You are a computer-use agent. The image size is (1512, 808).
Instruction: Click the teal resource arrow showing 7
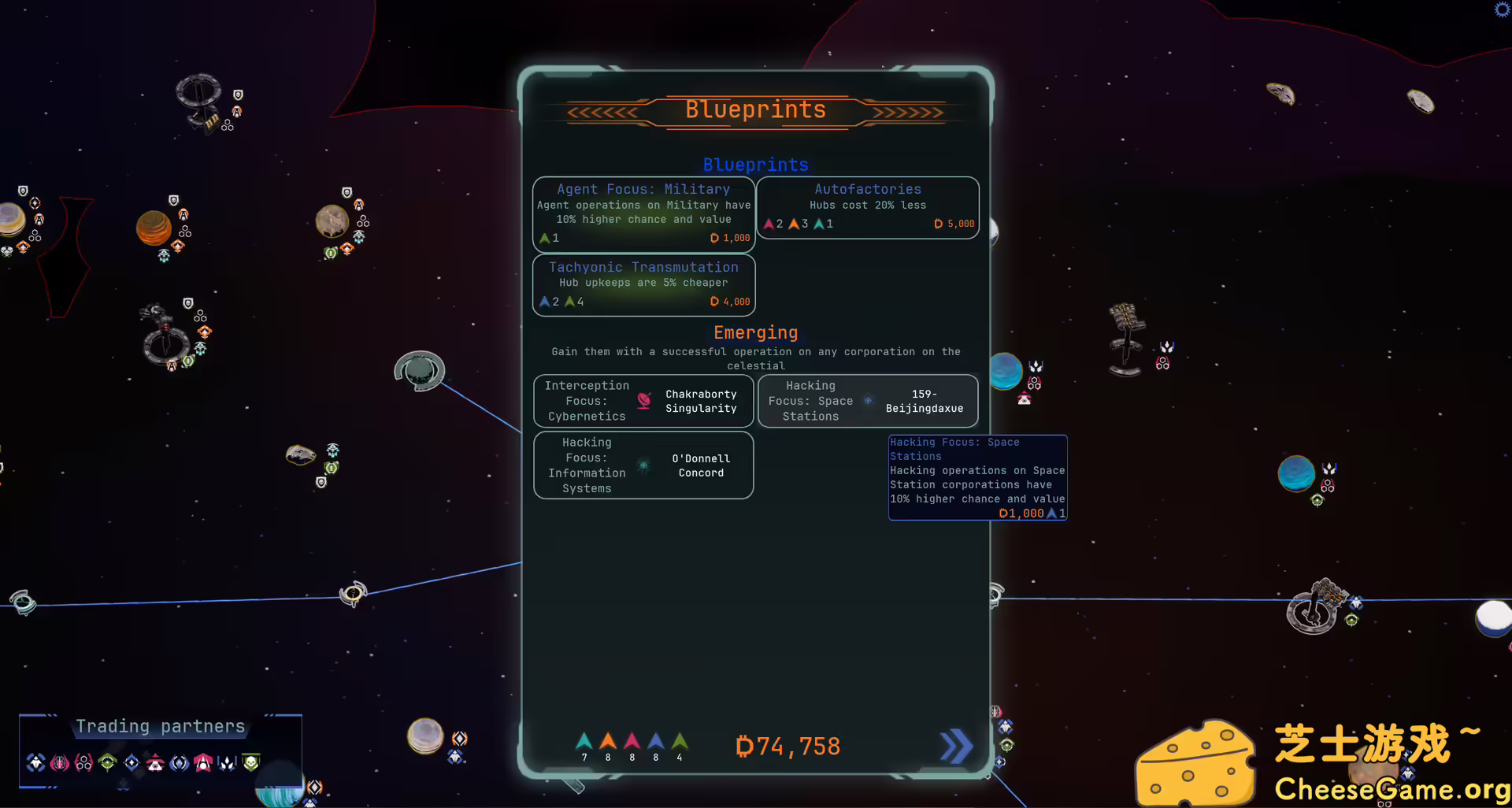point(584,742)
